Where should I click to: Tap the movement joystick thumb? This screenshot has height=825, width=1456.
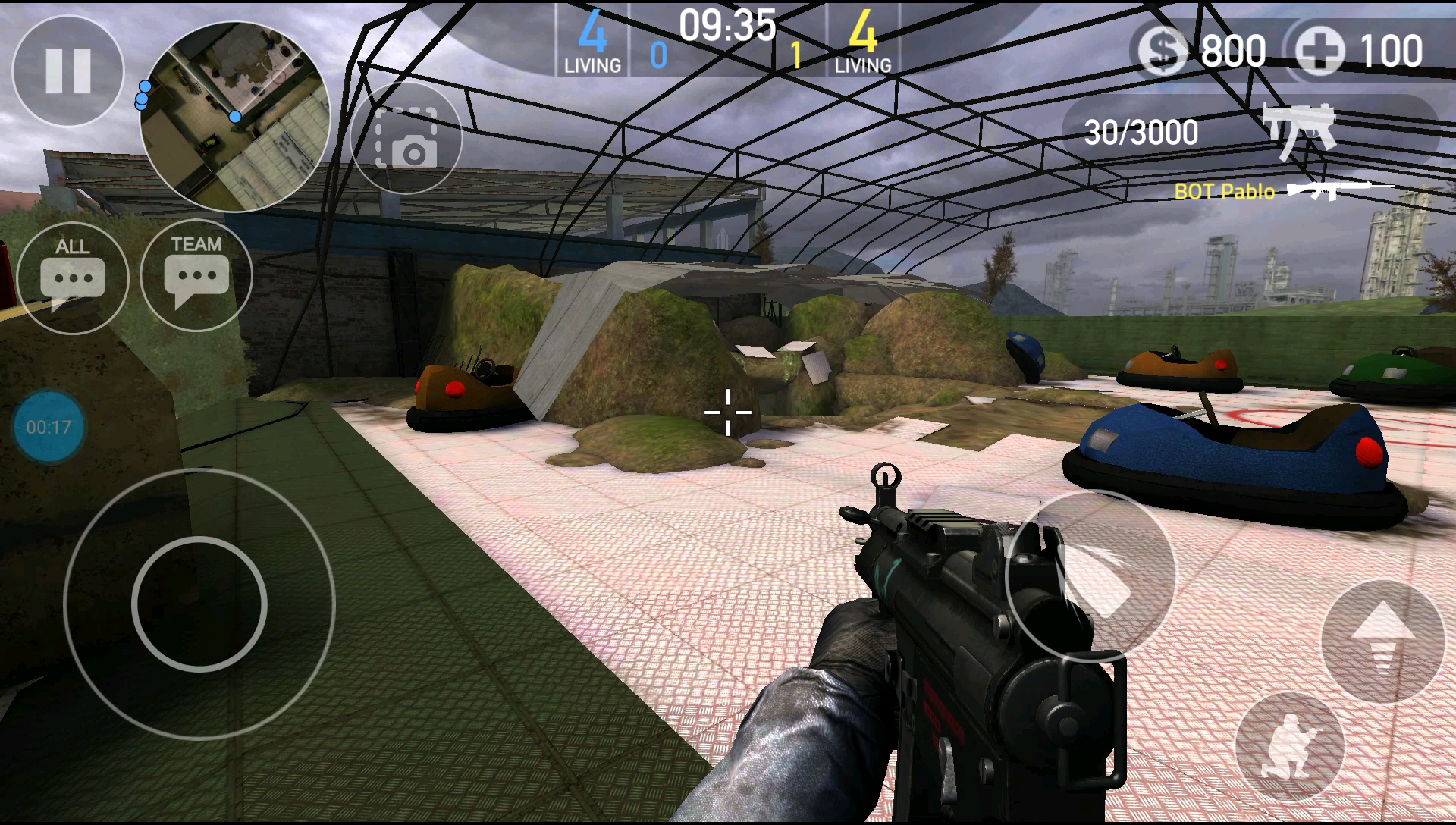tap(199, 604)
